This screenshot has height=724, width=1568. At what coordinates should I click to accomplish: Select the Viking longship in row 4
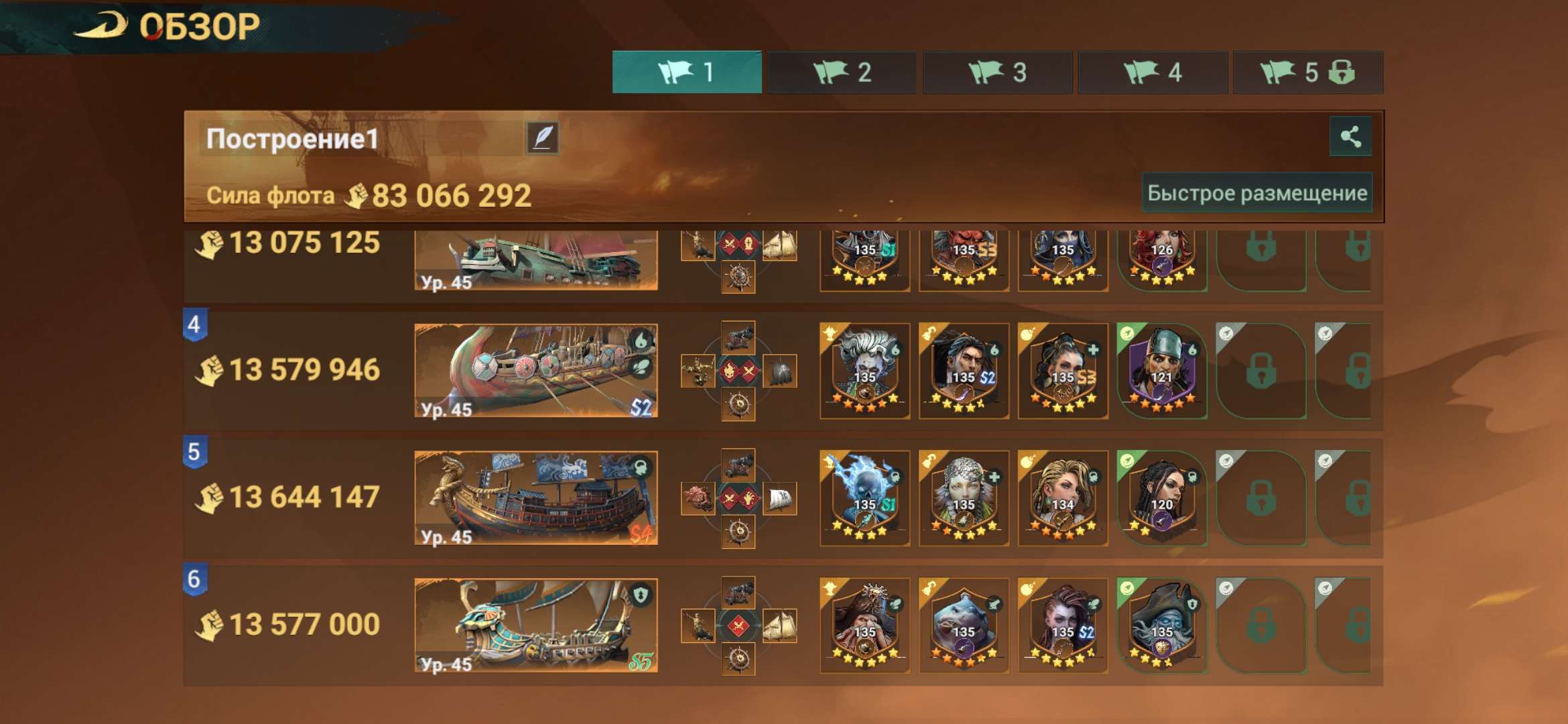535,371
